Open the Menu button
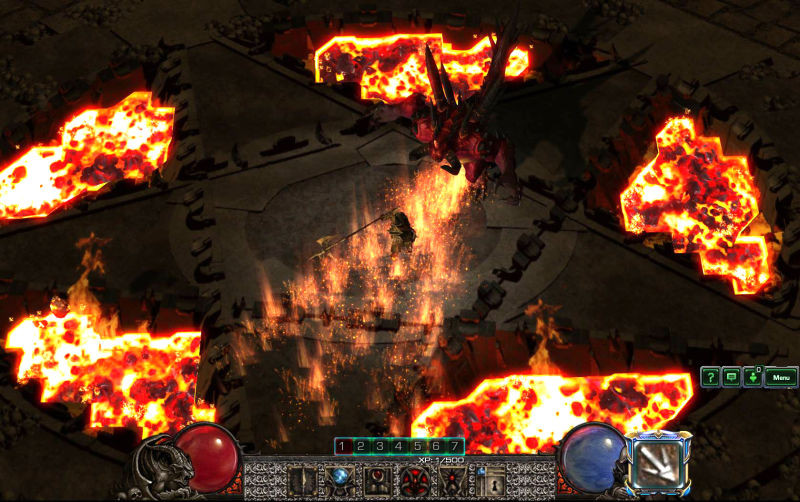Image resolution: width=800 pixels, height=502 pixels. coord(781,377)
